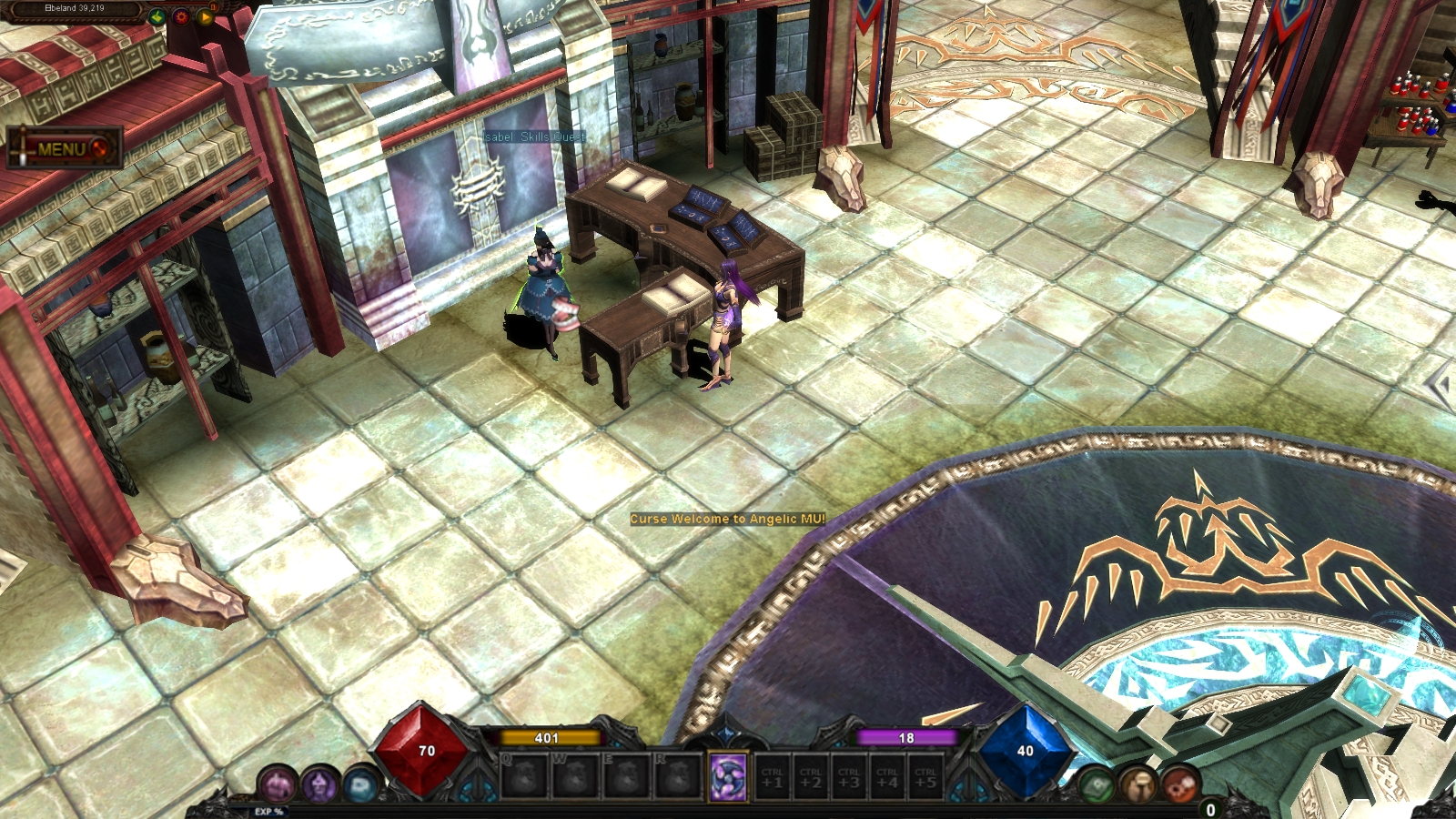Screen dimensions: 1456x819
Task: Click the blue round icon beside the health gem
Action: pyautogui.click(x=361, y=784)
